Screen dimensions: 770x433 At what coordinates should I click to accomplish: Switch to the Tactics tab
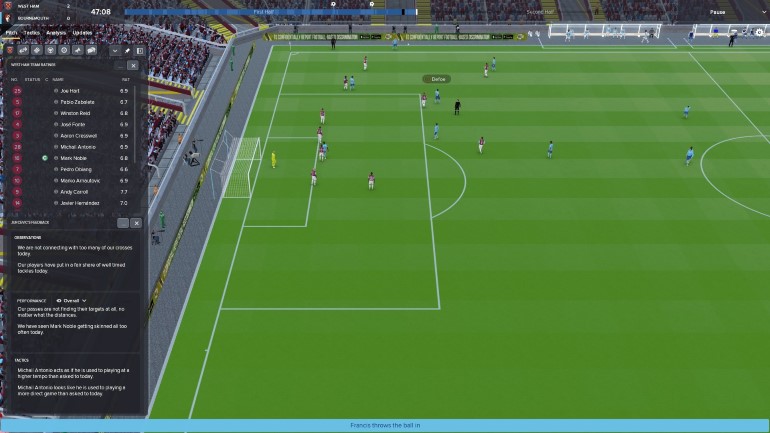[x=32, y=33]
